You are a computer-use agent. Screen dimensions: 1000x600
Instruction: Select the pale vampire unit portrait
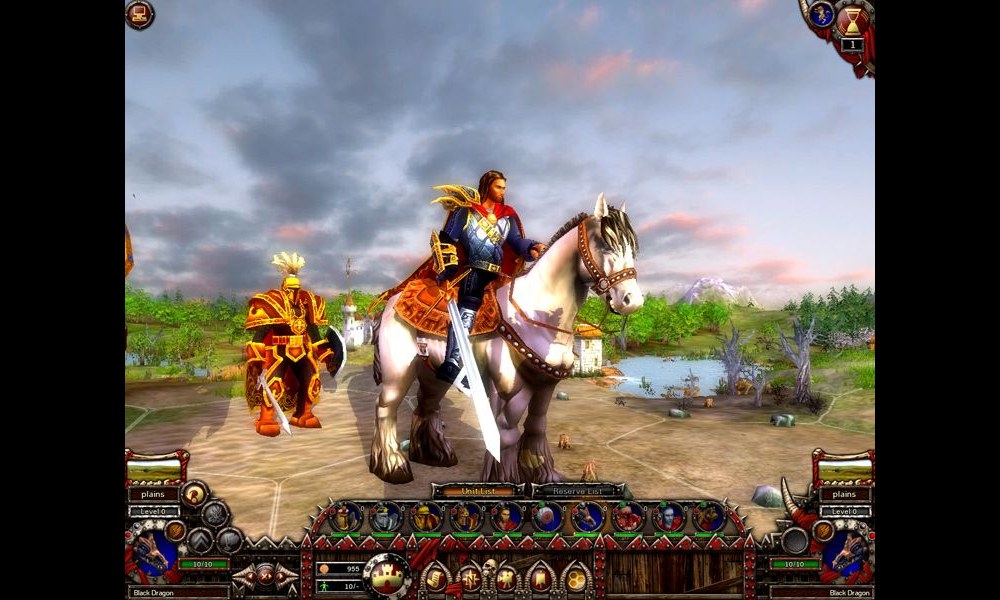coord(669,517)
